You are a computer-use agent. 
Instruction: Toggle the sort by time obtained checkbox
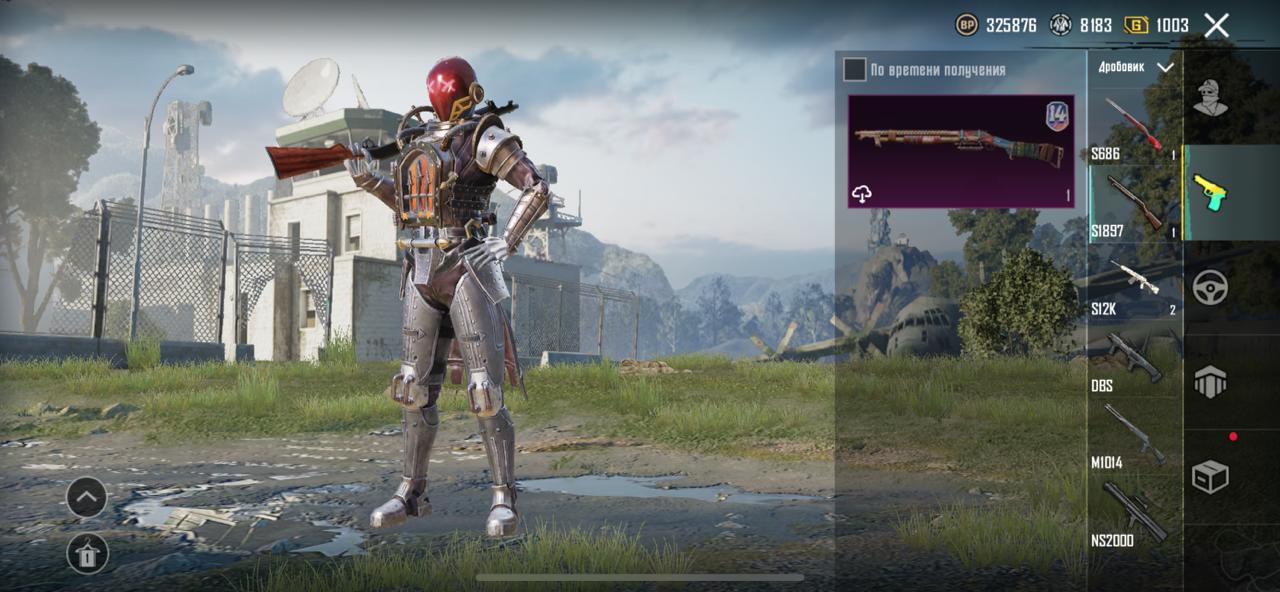tap(854, 69)
